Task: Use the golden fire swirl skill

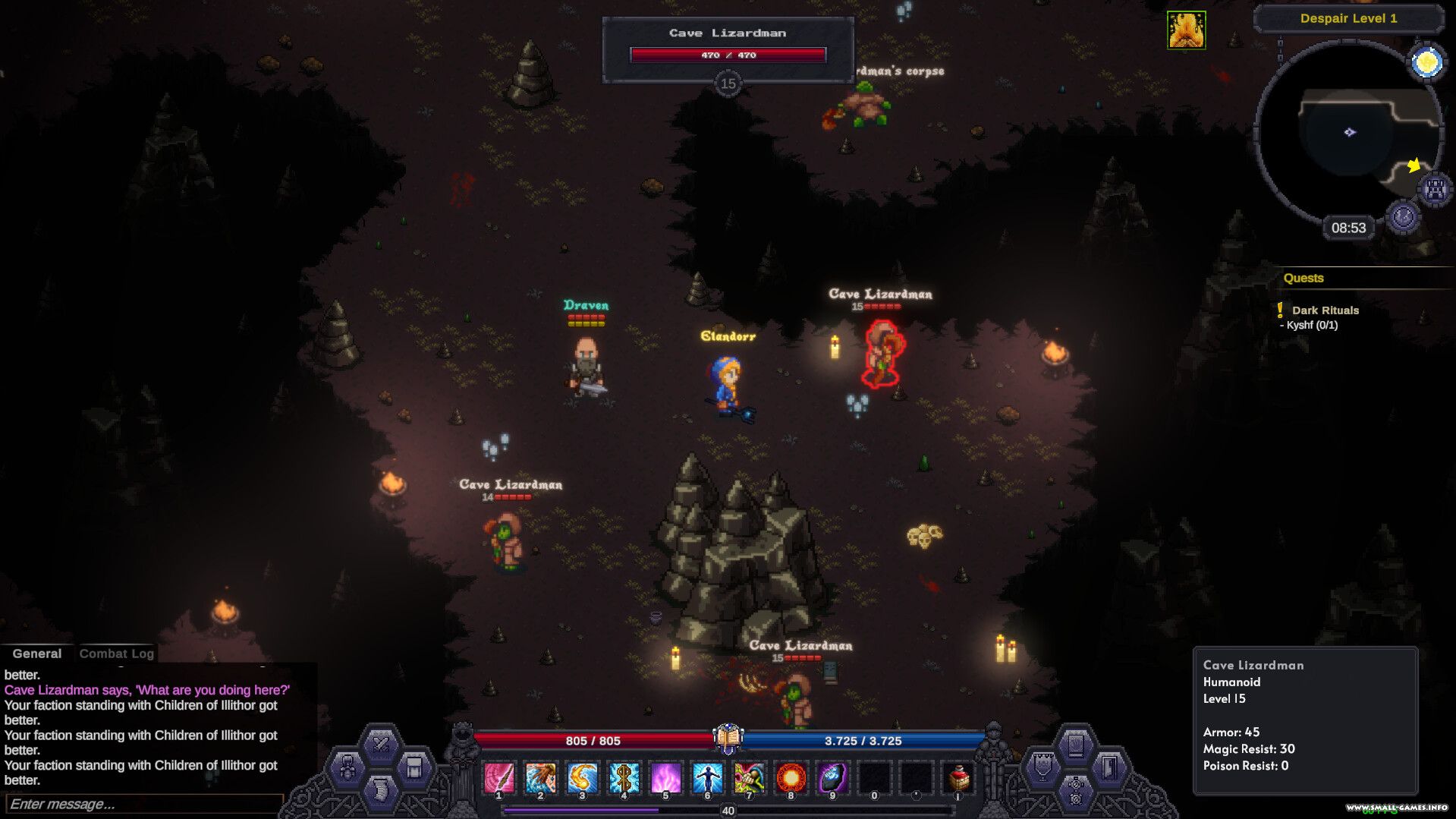Action: (x=582, y=777)
